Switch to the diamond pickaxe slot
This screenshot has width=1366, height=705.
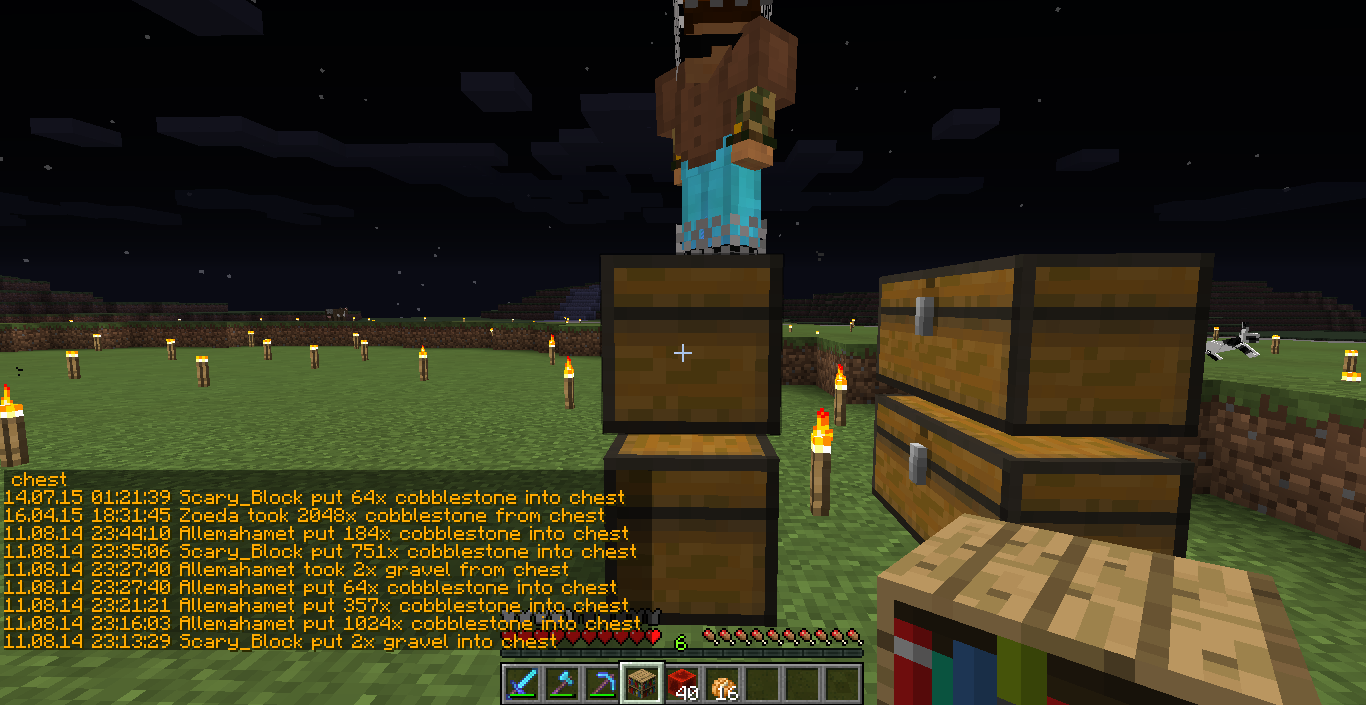[x=601, y=684]
